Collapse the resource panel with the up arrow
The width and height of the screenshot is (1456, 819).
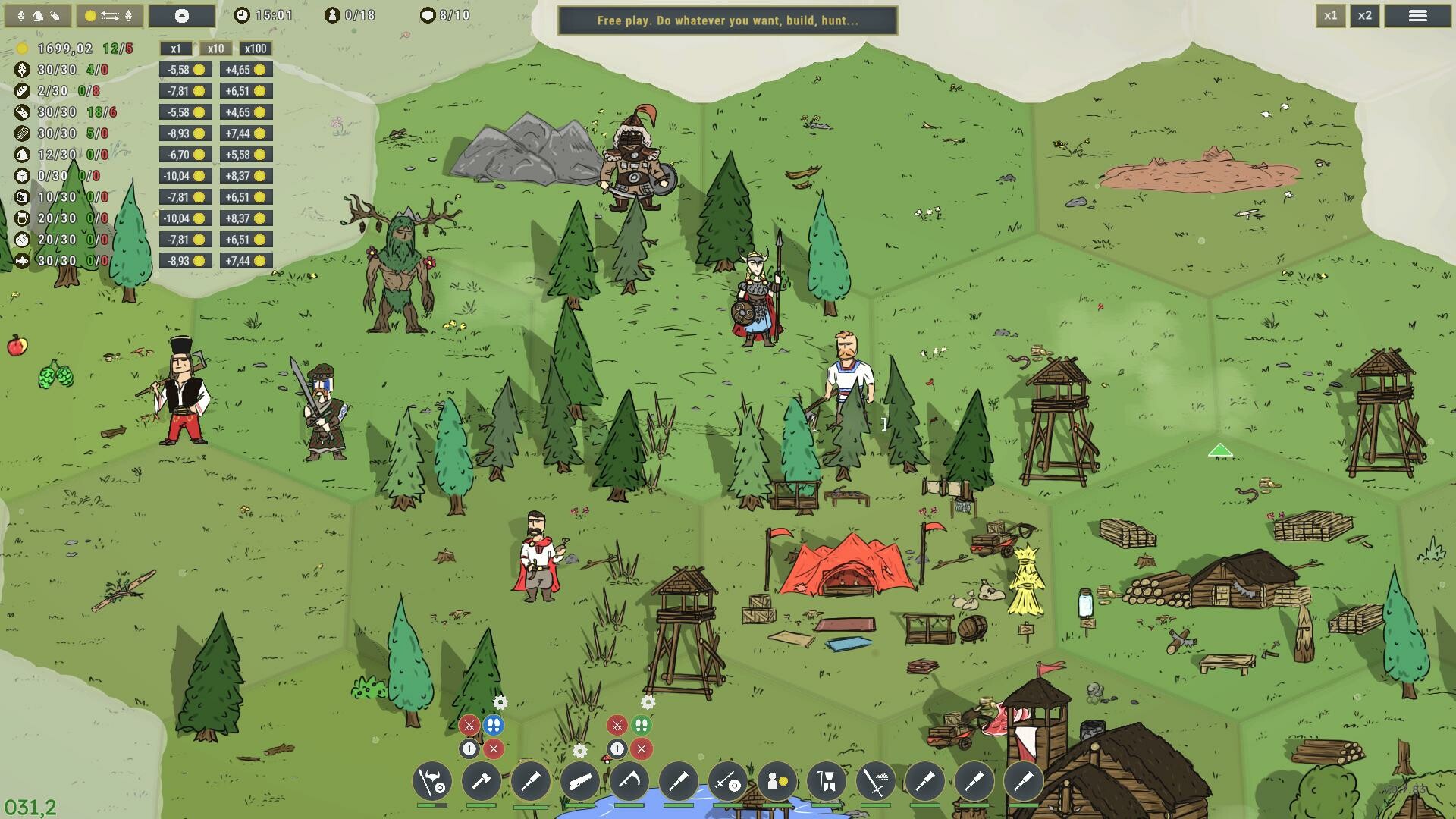[x=181, y=16]
